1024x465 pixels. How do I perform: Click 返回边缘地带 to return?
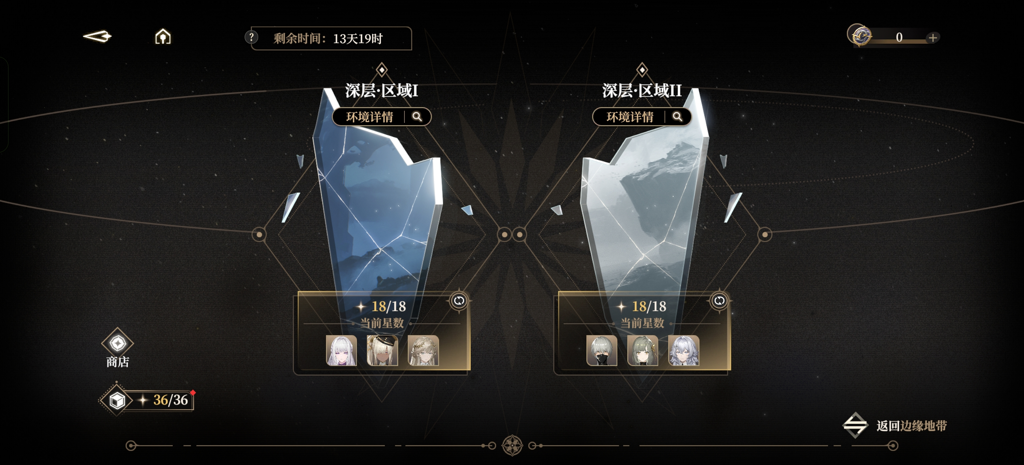click(x=896, y=426)
